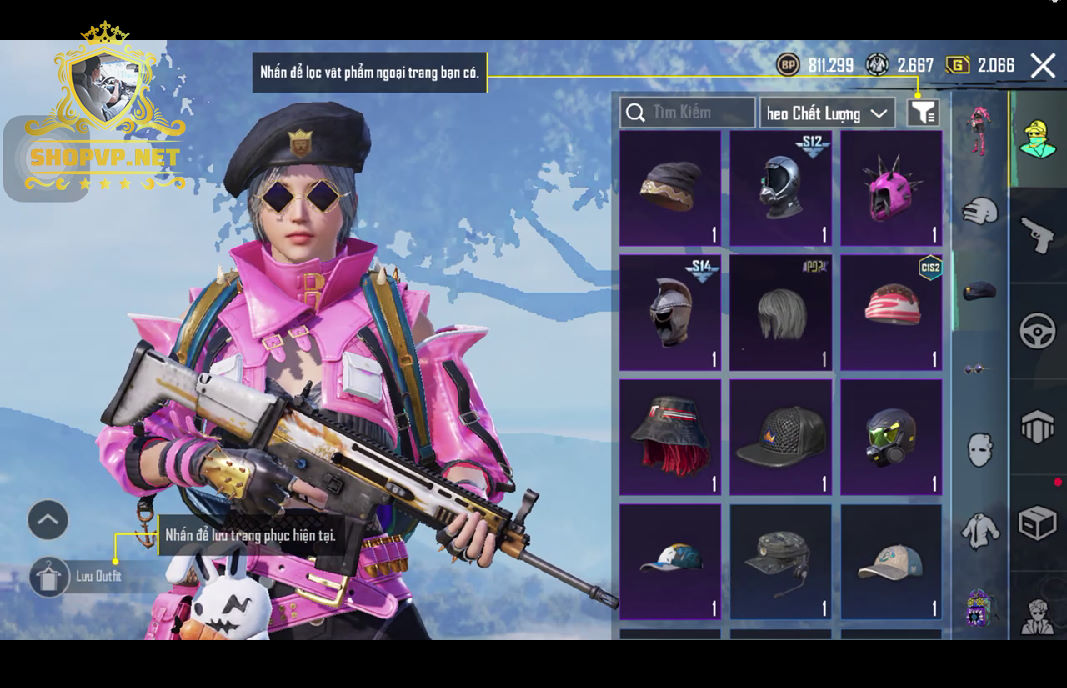Select the brown beanie hat item
1067x688 pixels.
670,188
